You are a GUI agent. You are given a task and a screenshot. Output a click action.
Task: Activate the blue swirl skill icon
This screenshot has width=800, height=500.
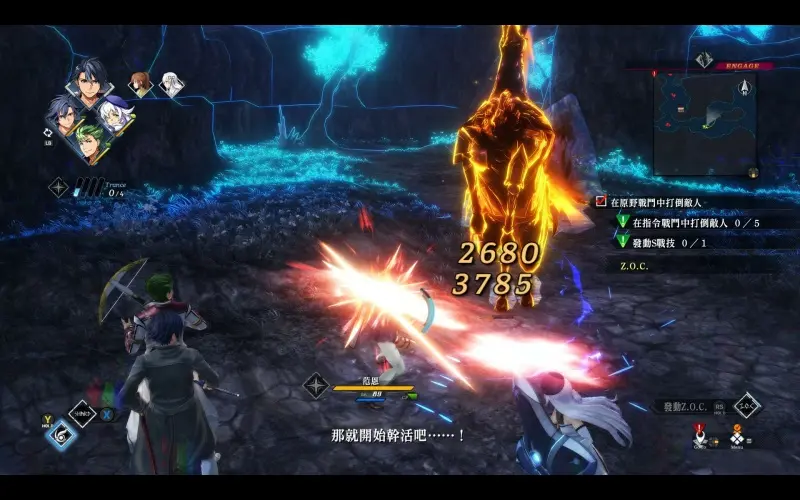click(62, 434)
